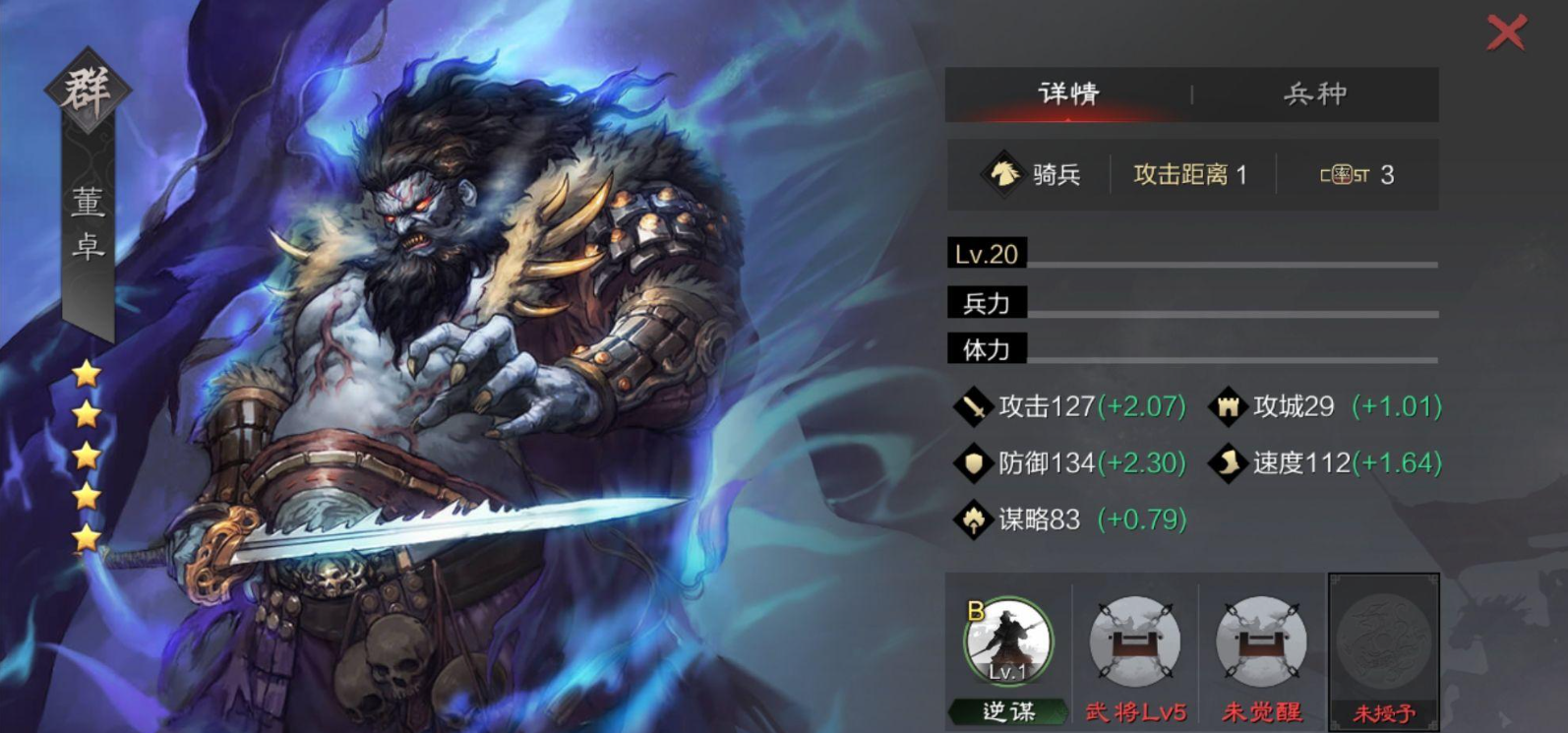The height and width of the screenshot is (733, 1568).
Task: Tap the siege (攻城) tower stat icon
Action: click(x=1228, y=405)
